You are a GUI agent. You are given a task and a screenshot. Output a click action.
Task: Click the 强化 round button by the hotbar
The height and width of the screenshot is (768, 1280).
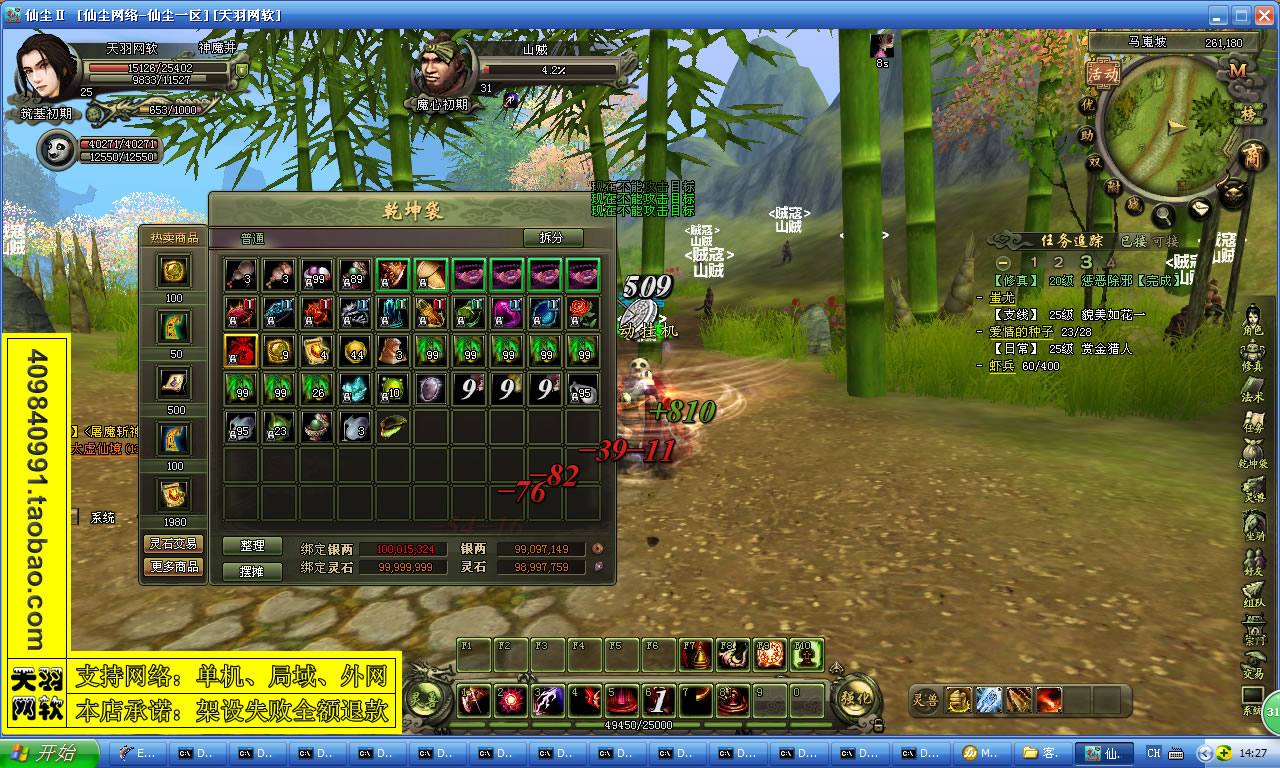(854, 698)
